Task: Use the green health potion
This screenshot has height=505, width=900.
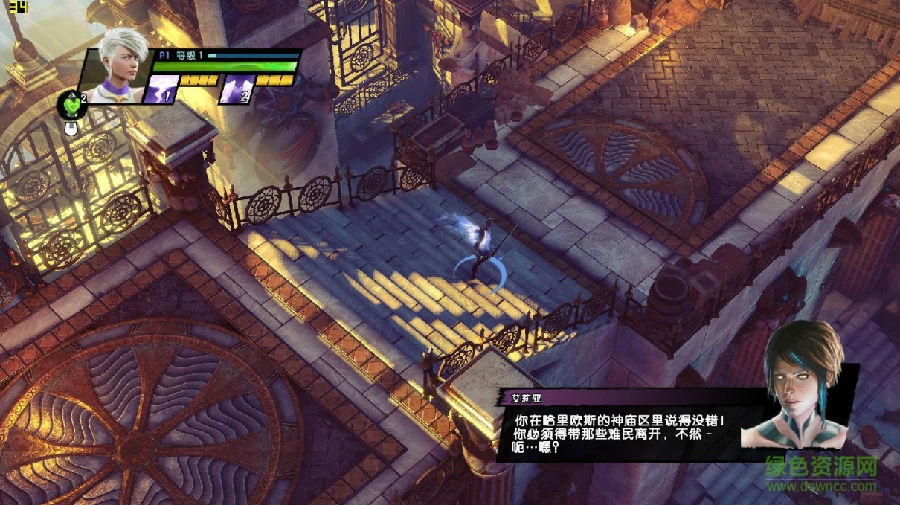Action: pos(71,103)
